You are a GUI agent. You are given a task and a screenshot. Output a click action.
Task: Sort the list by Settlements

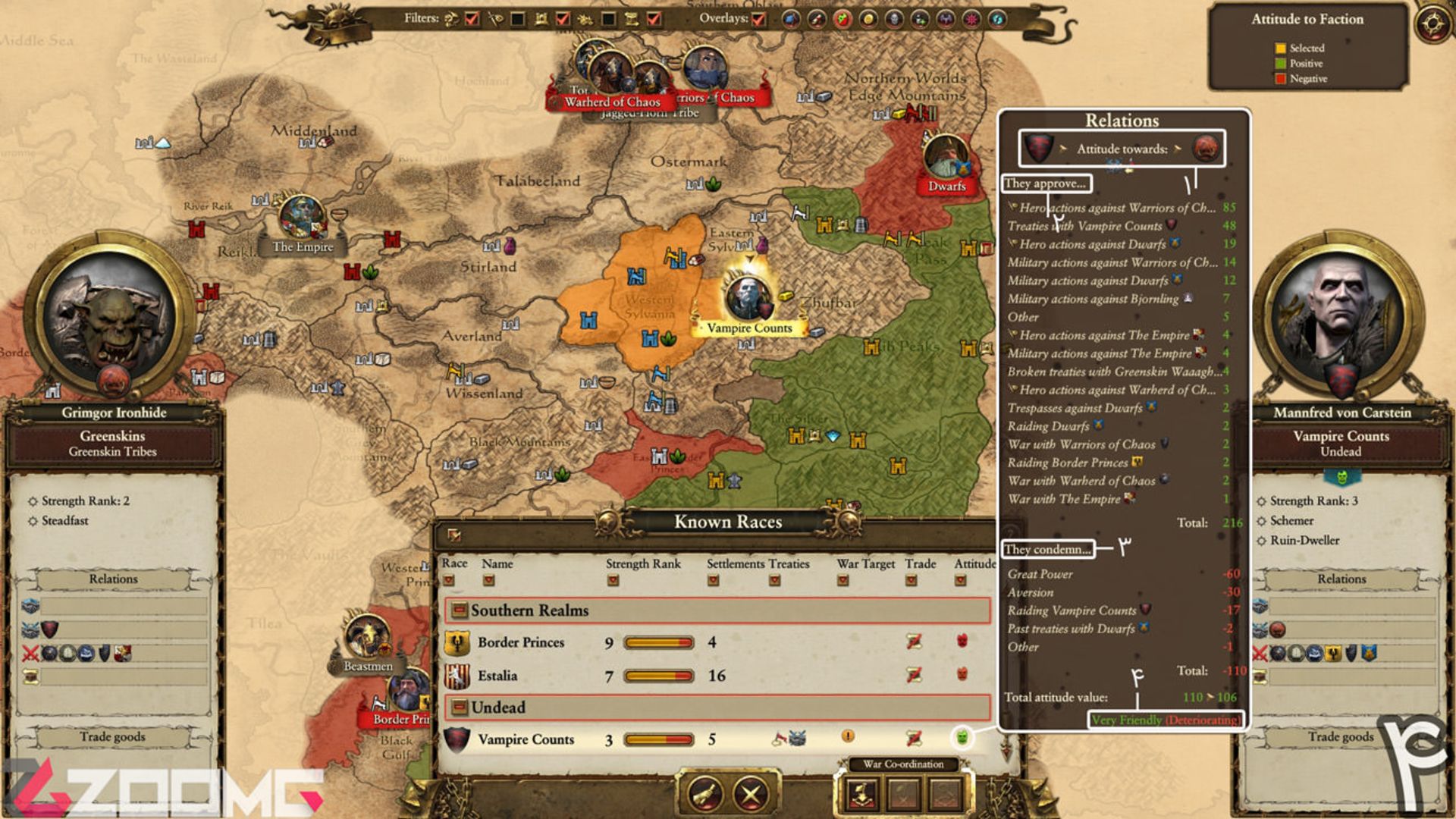(x=713, y=581)
